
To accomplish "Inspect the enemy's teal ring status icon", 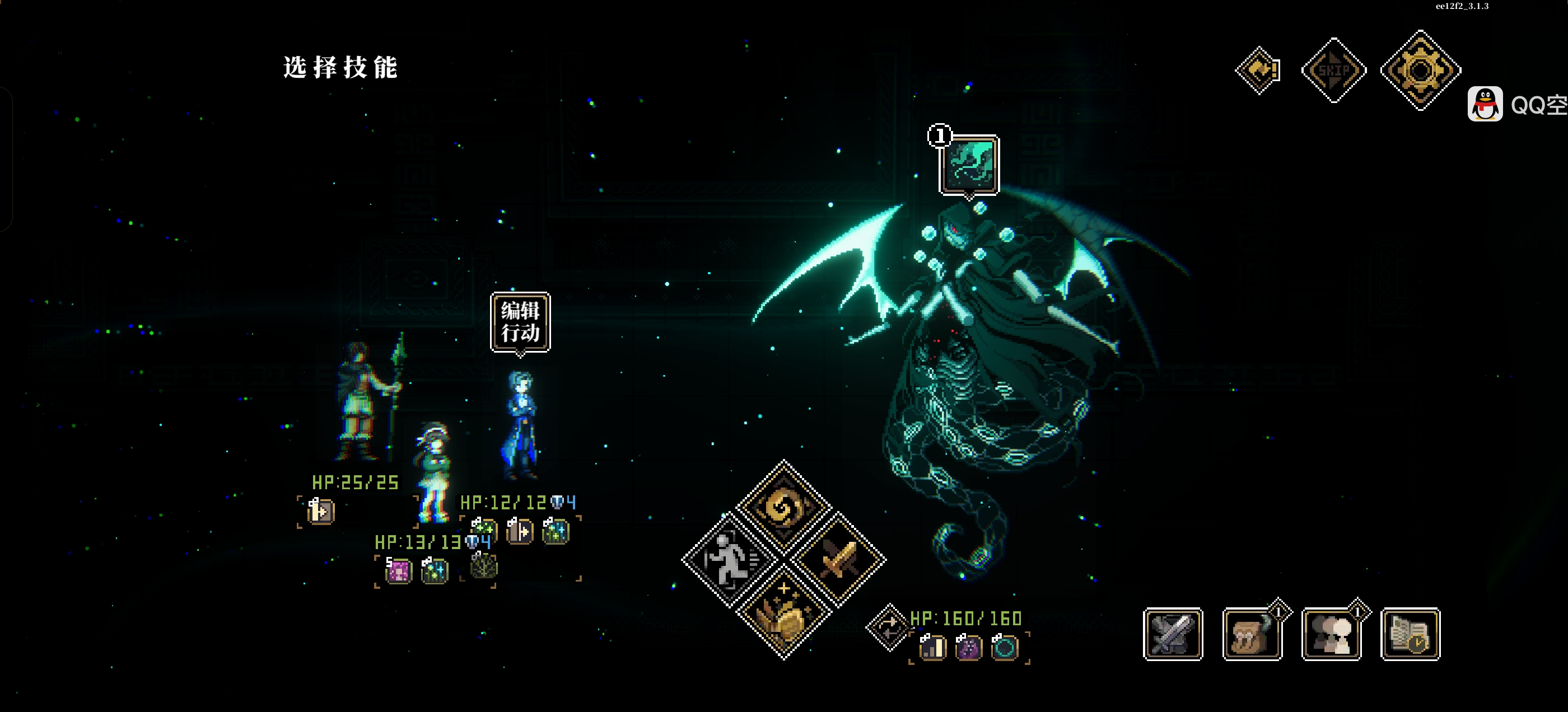I will (x=1004, y=647).
